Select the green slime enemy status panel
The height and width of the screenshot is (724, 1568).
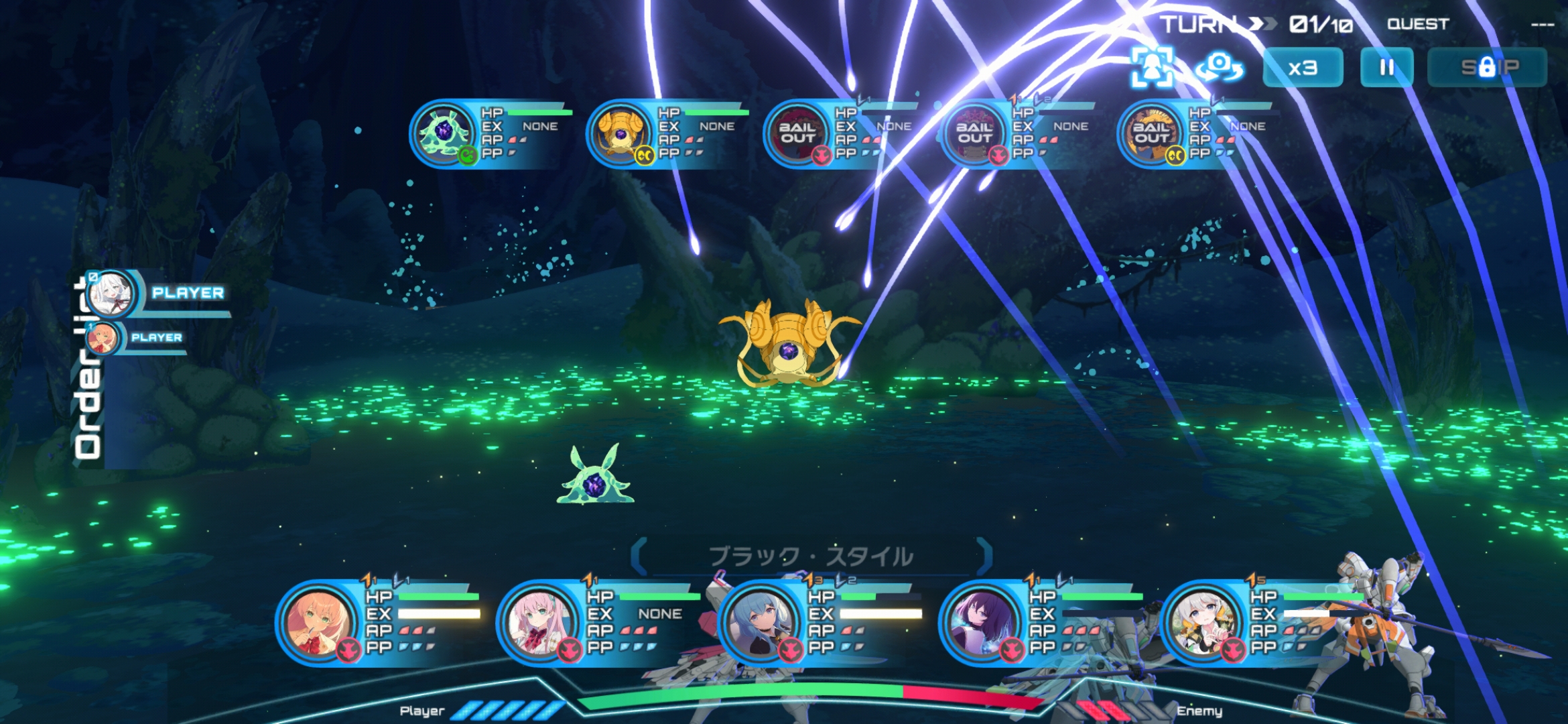[x=493, y=133]
